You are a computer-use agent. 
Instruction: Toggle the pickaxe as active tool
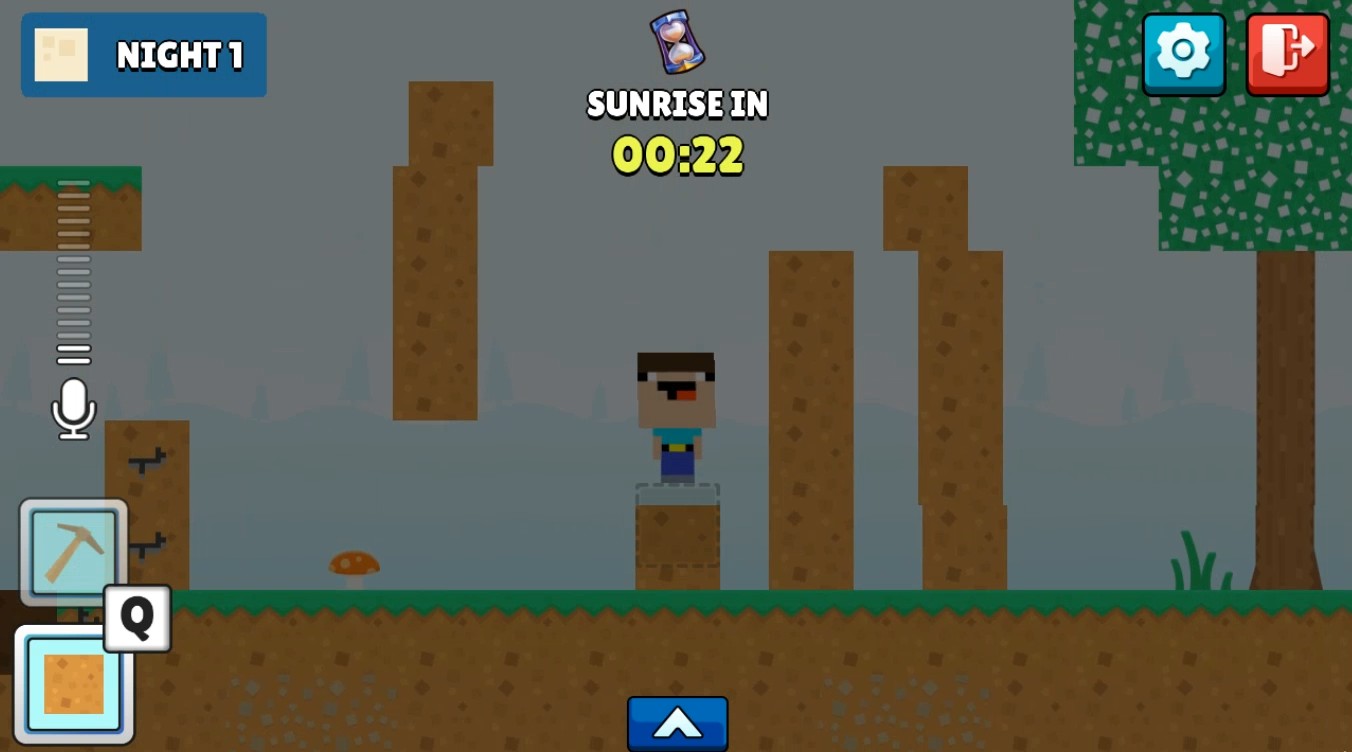click(x=72, y=552)
